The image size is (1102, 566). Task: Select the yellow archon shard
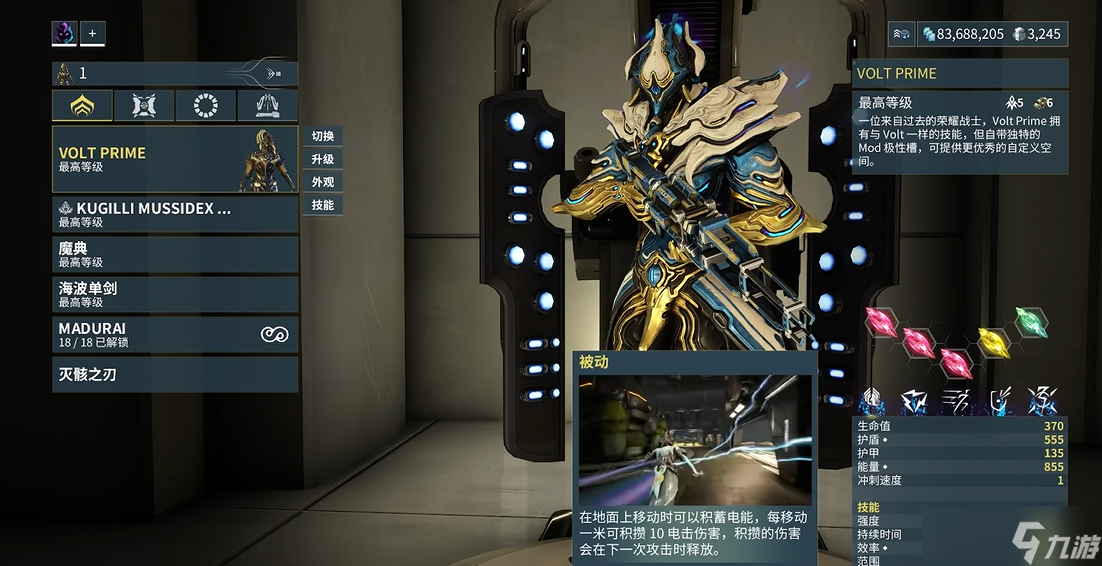coord(993,342)
